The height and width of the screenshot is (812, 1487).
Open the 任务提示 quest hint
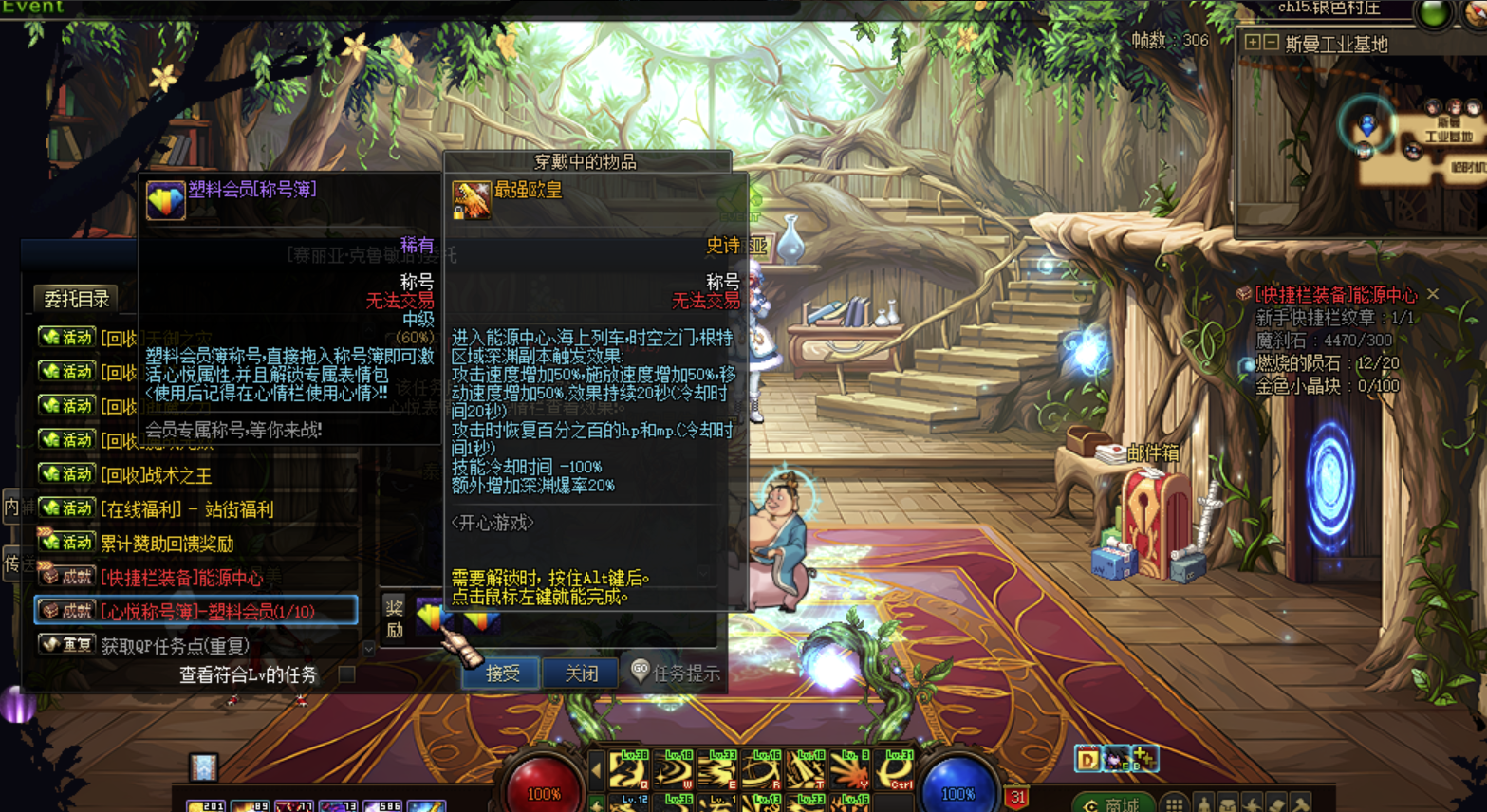675,674
